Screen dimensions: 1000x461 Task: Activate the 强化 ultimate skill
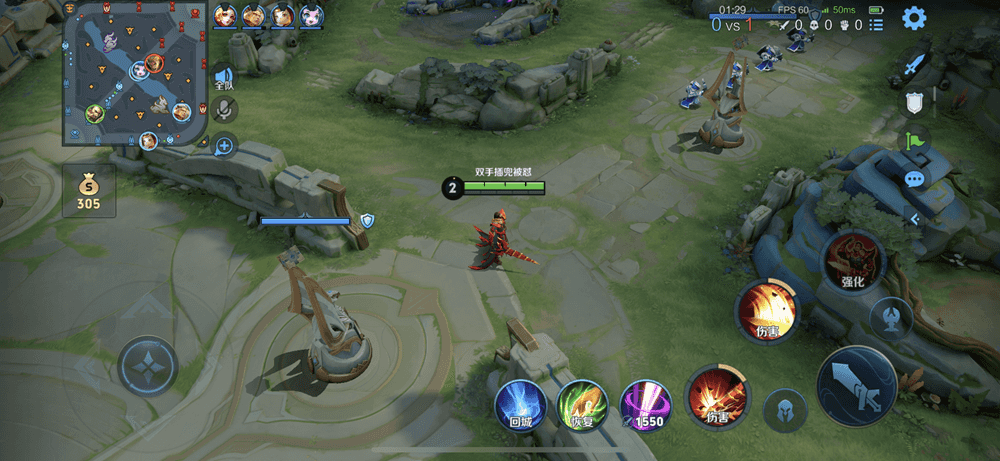click(x=852, y=262)
